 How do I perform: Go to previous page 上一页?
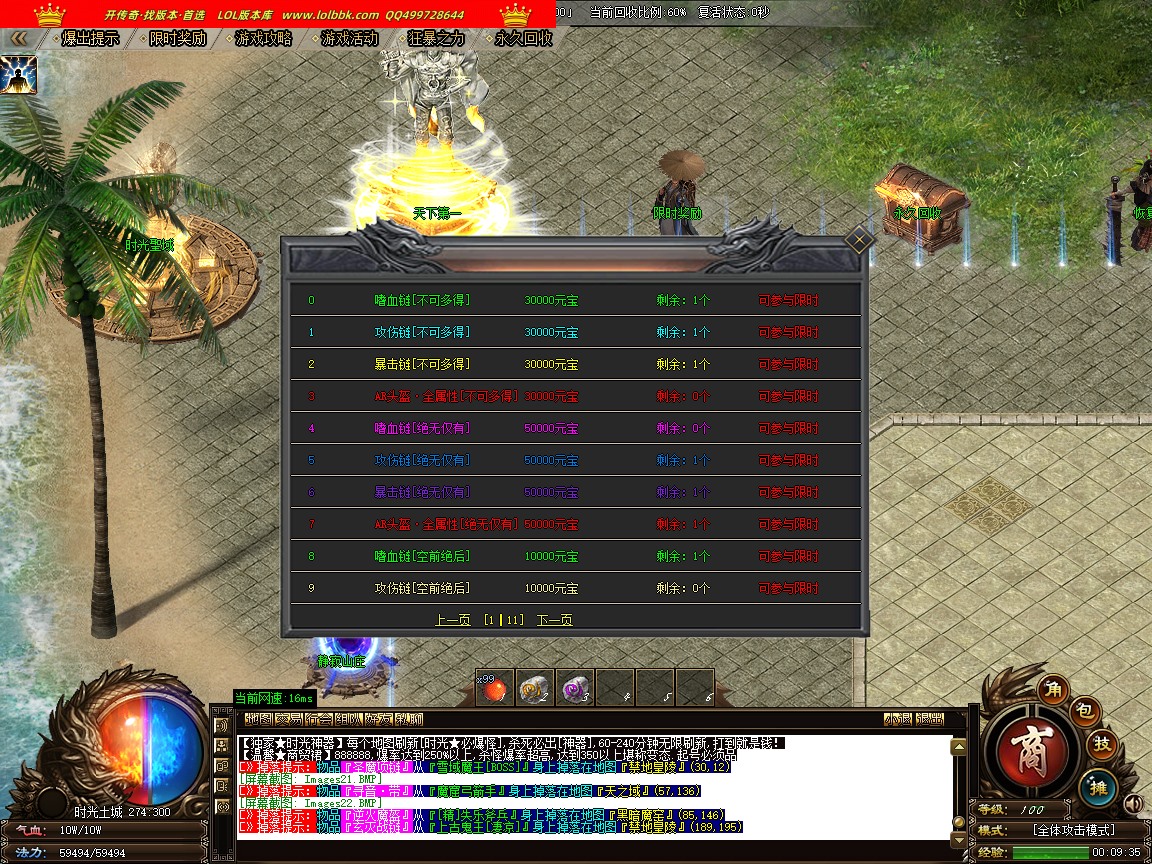pyautogui.click(x=452, y=620)
